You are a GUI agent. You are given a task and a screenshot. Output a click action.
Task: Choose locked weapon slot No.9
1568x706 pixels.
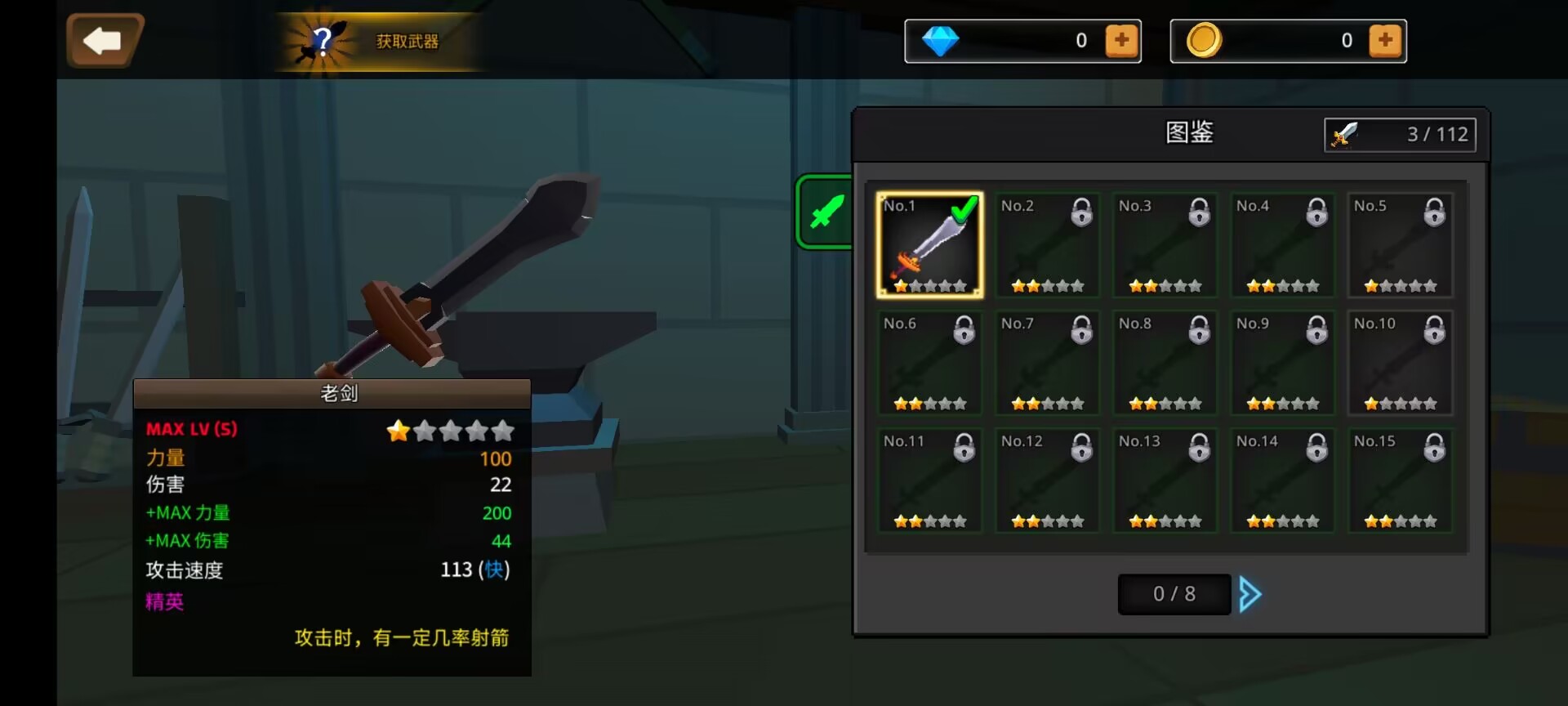1282,363
